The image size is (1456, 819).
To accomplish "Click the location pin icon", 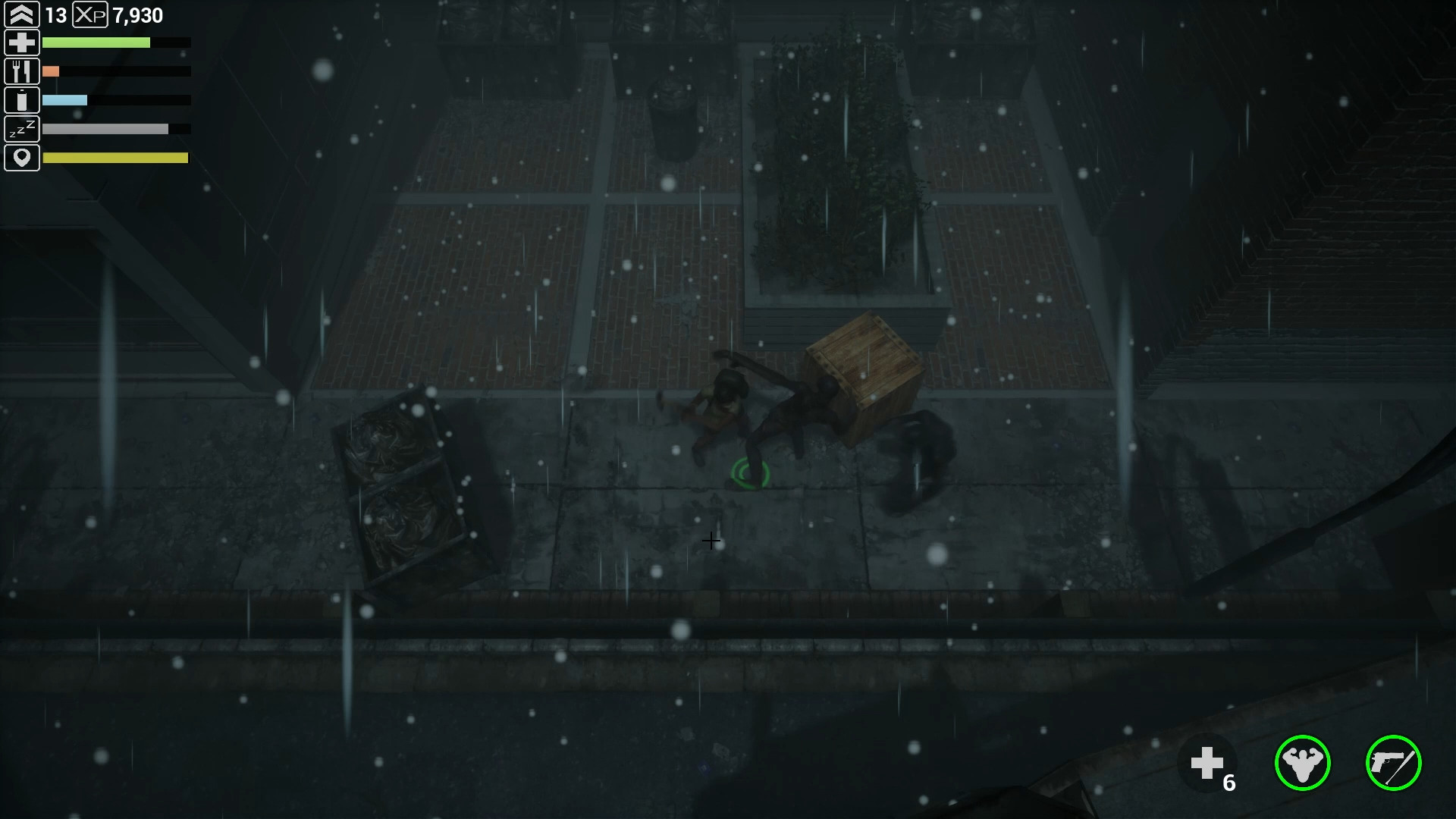I will coord(22,158).
